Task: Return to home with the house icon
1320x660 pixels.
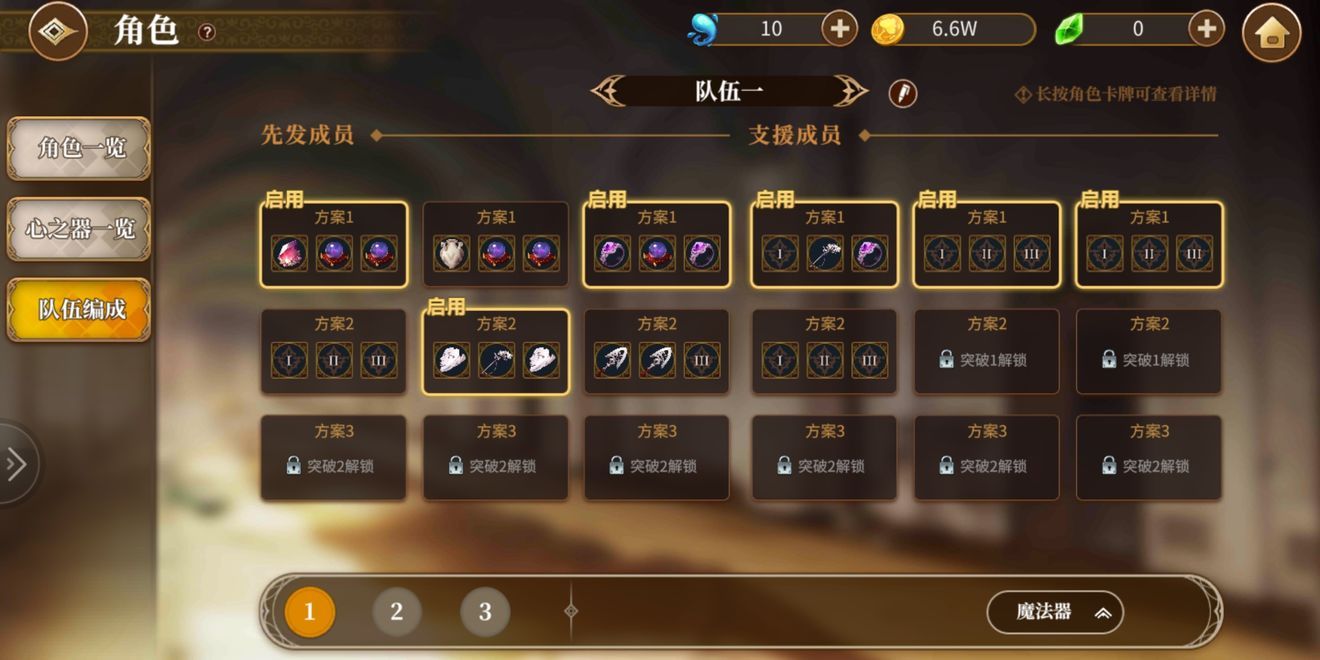Action: click(1271, 33)
